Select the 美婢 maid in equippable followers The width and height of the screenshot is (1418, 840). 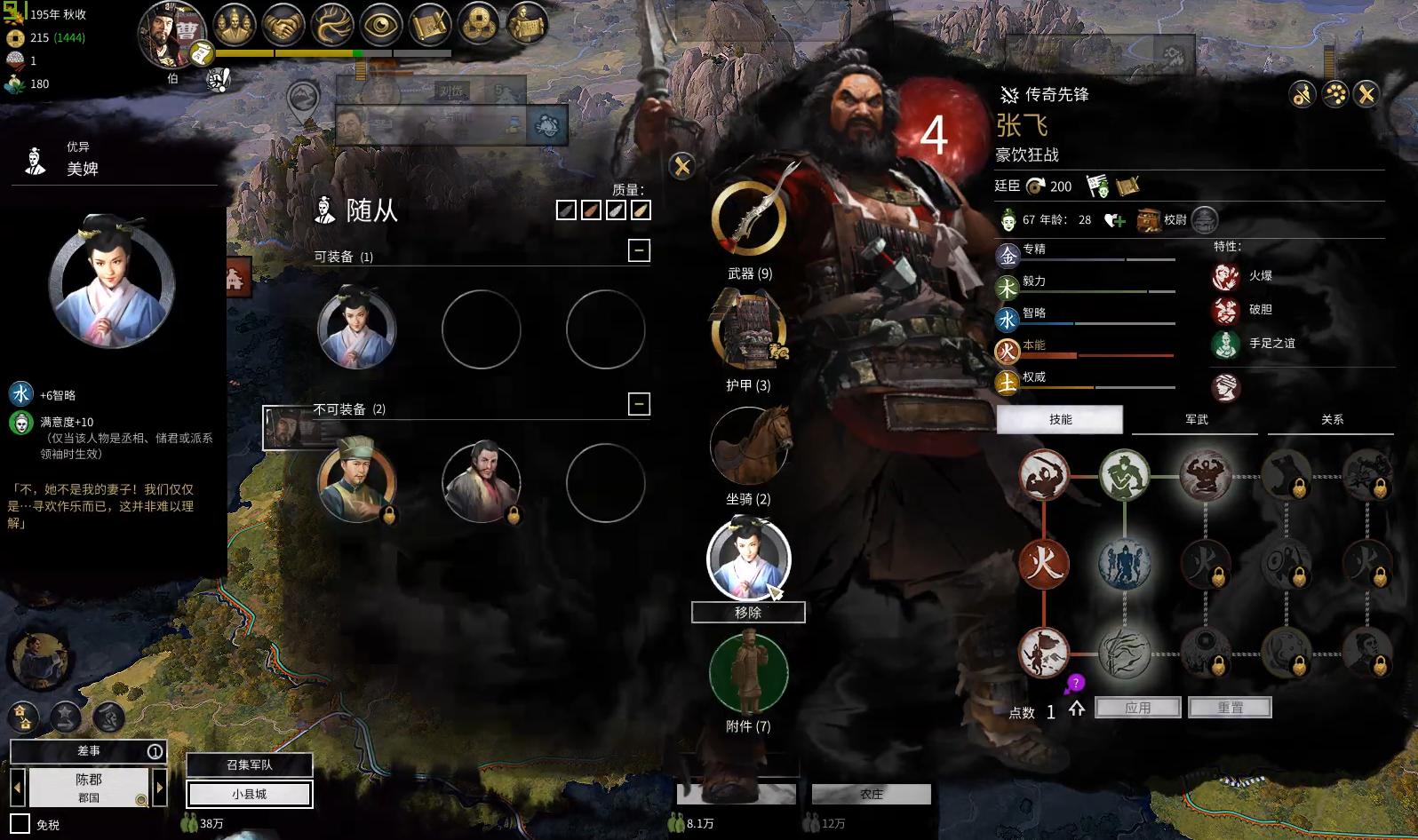[357, 329]
